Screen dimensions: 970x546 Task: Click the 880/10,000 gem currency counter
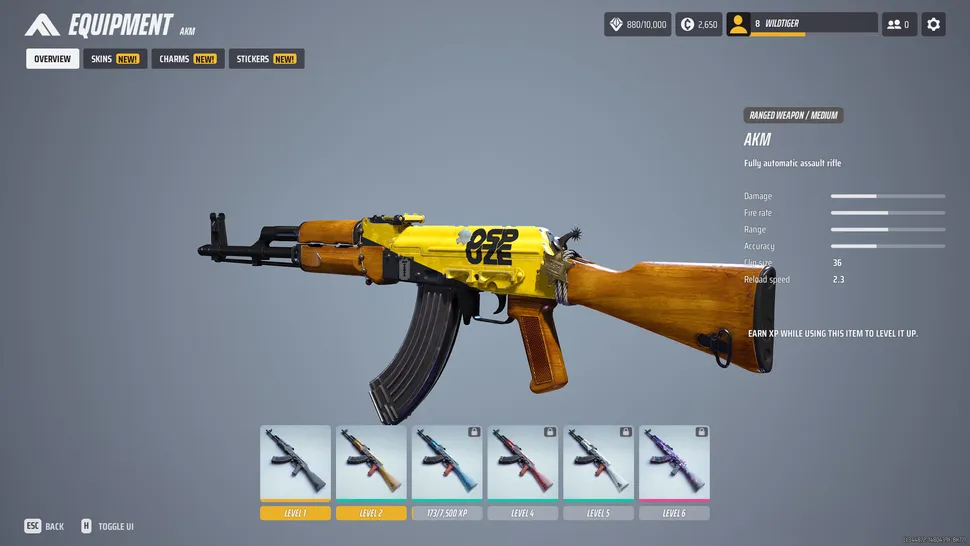click(637, 24)
